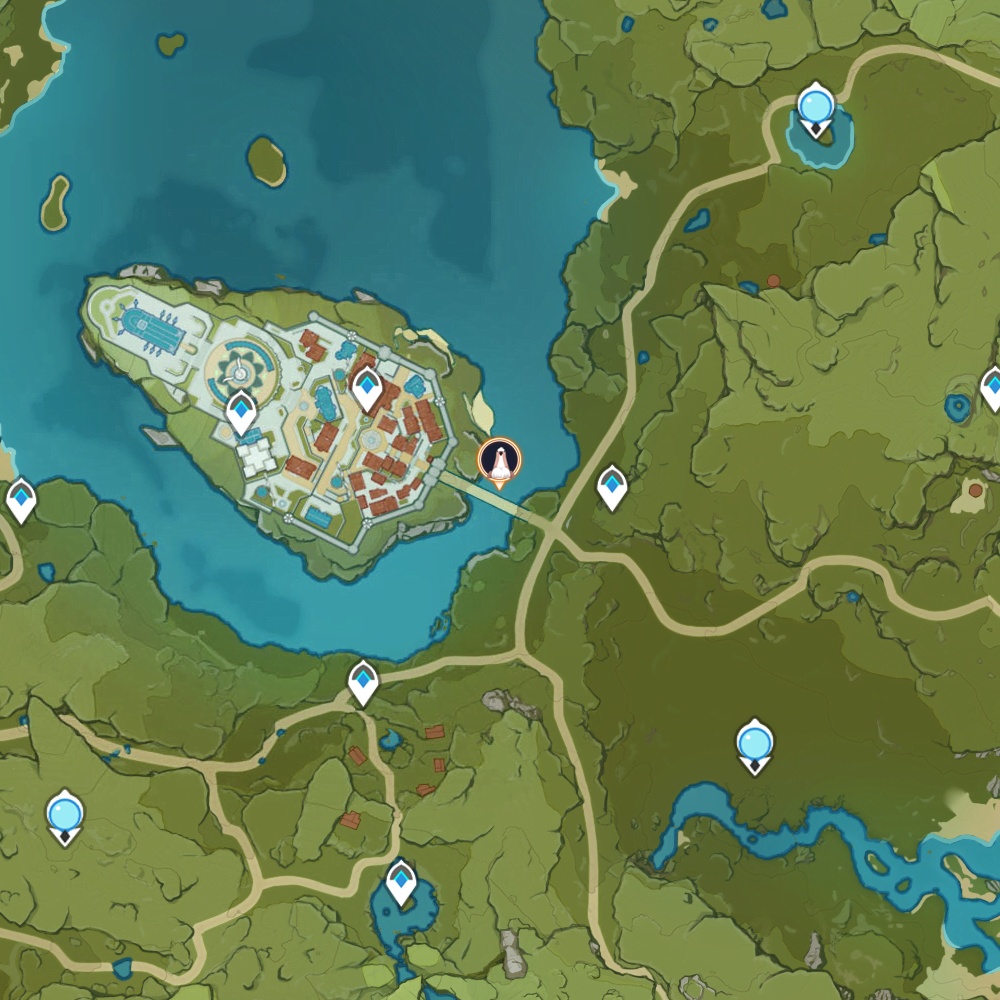This screenshot has width=1000, height=1000.
Task: Select the waypoint pin on the small southern pond
Action: 401,881
